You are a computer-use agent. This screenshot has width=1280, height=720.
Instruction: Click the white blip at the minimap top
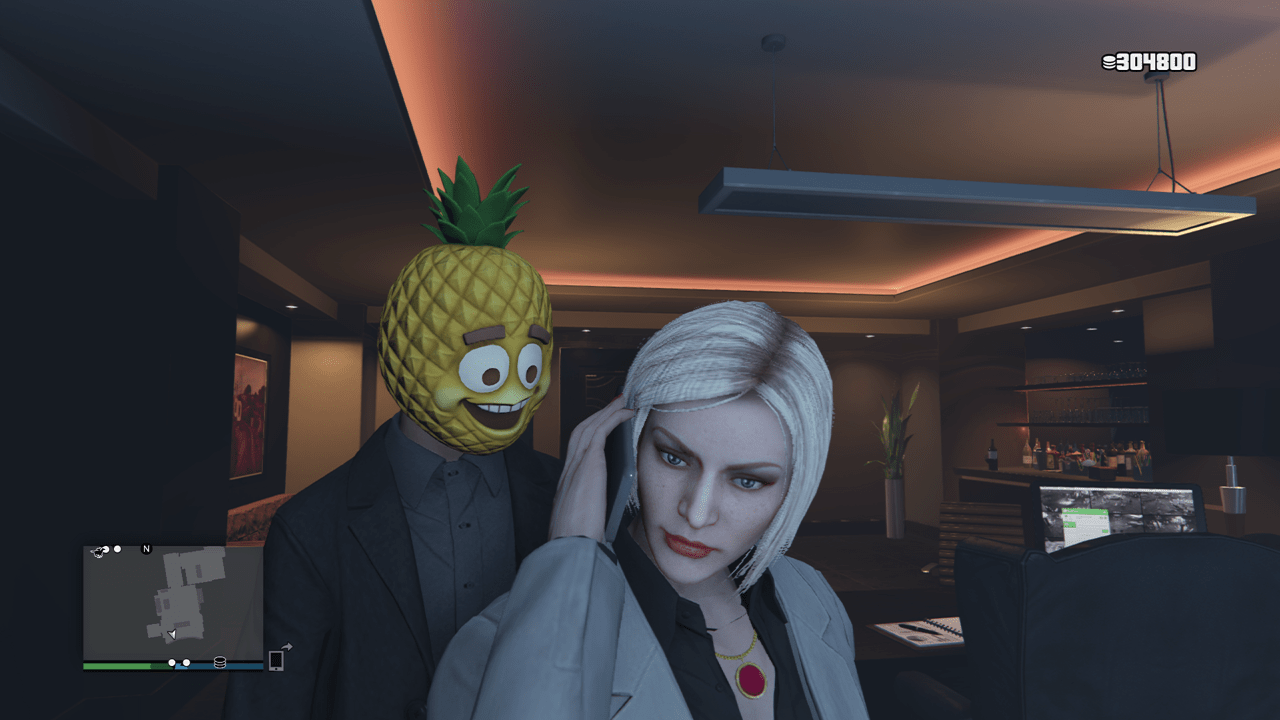tap(117, 549)
